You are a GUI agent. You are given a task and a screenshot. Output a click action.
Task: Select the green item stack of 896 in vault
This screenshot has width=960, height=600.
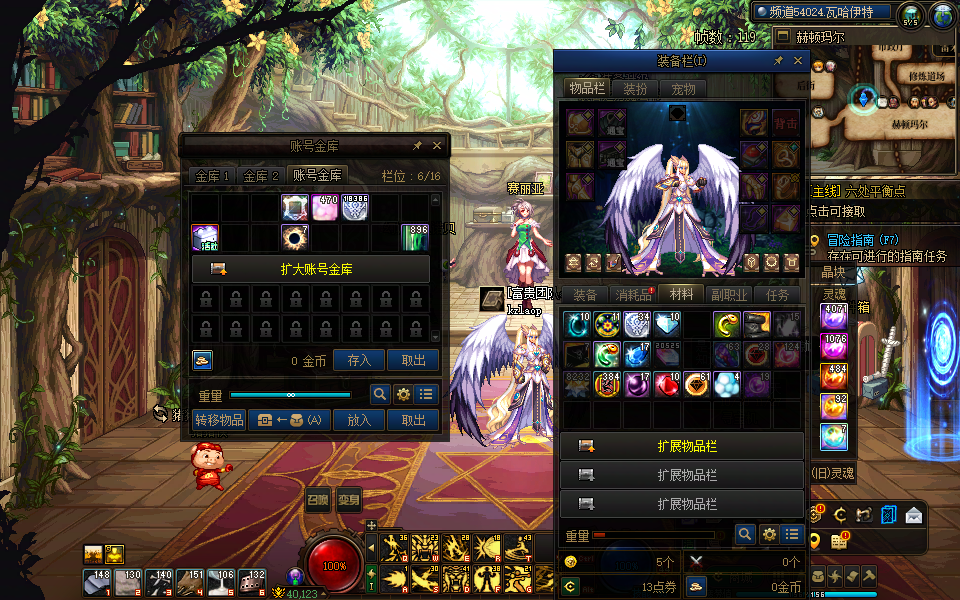tap(416, 238)
